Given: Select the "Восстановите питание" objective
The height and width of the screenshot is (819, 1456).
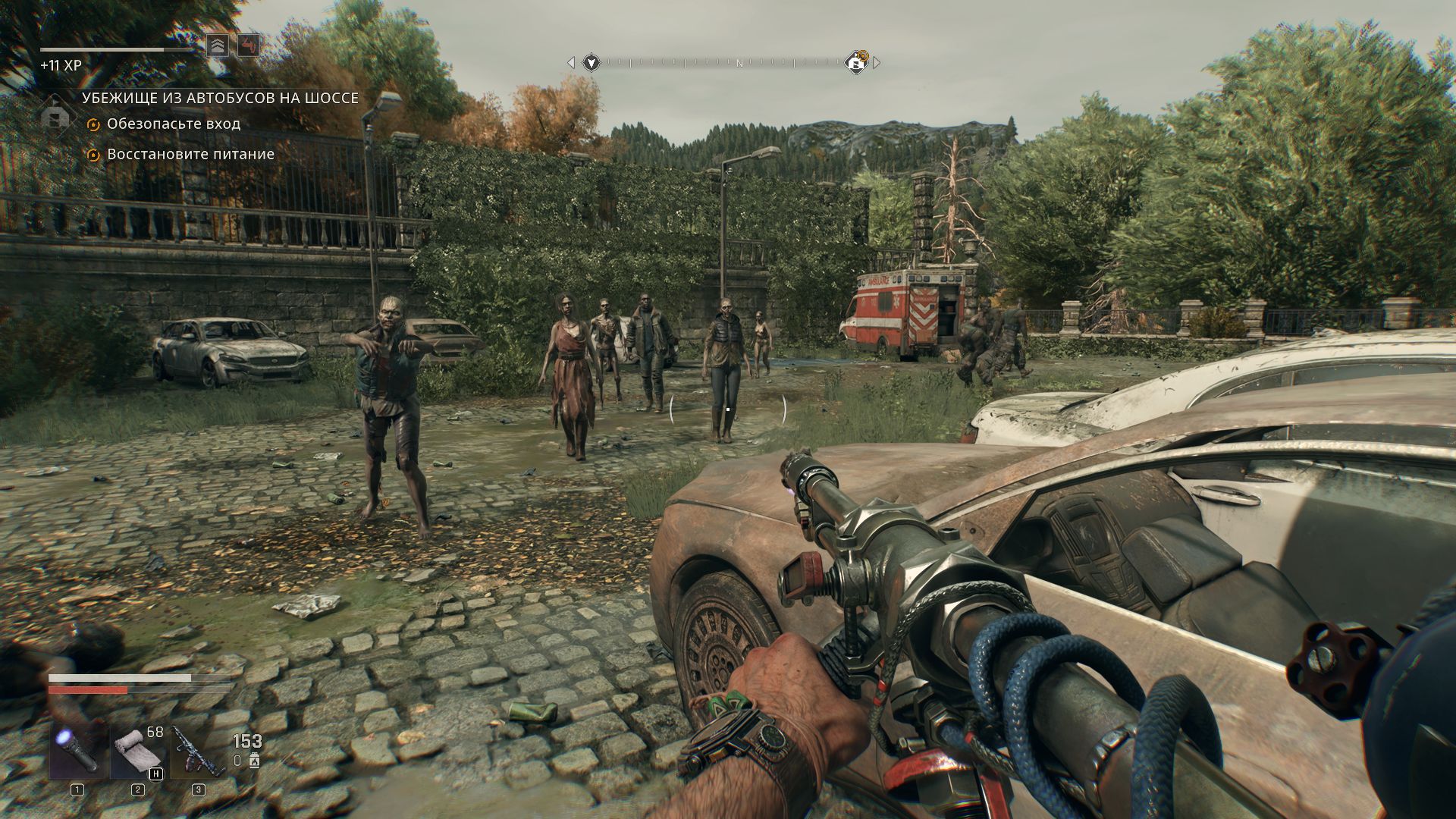Looking at the screenshot, I should pyautogui.click(x=190, y=154).
